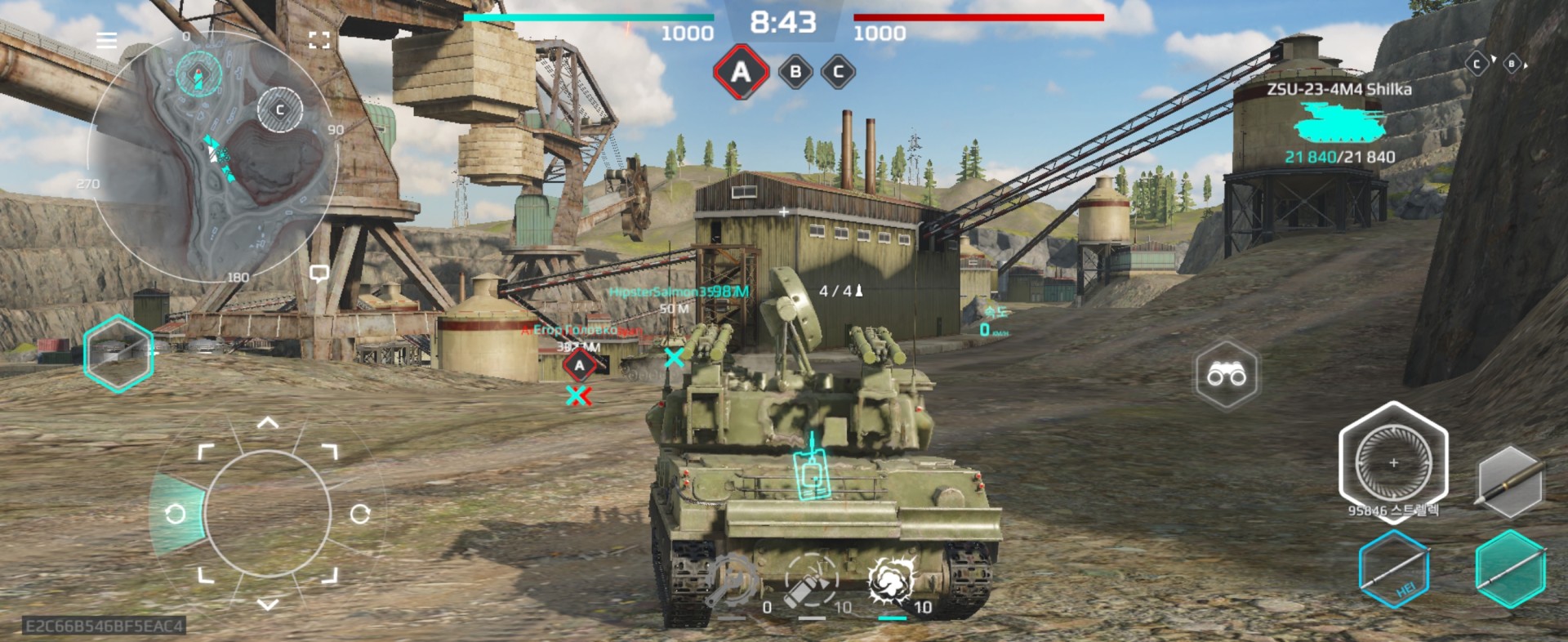Tap capture zone C on minimap
Image resolution: width=1568 pixels, height=642 pixels.
[x=280, y=109]
